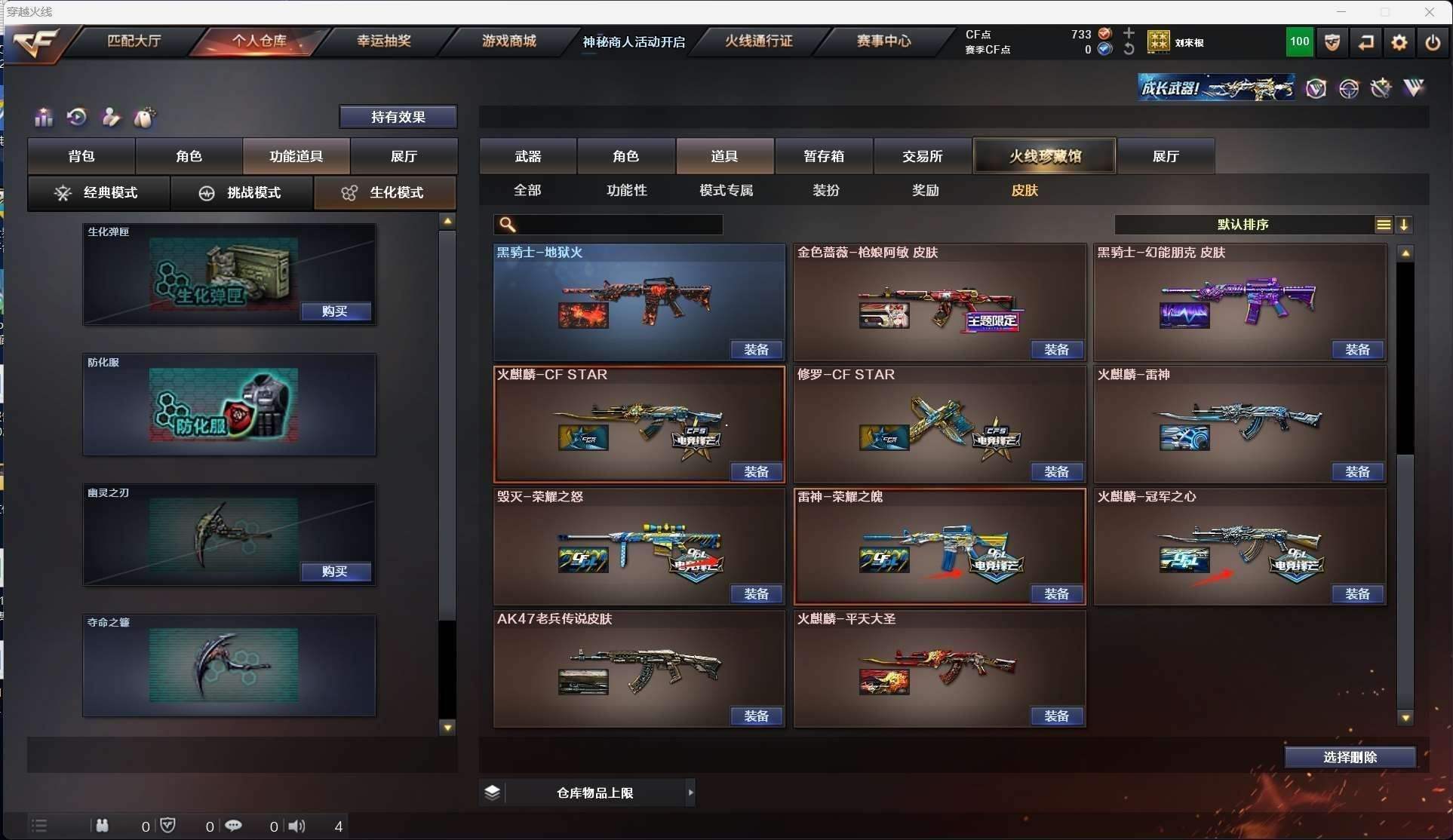Image resolution: width=1453 pixels, height=840 pixels.
Task: Show the 装扮 cosmetics sub-category
Action: 825,190
